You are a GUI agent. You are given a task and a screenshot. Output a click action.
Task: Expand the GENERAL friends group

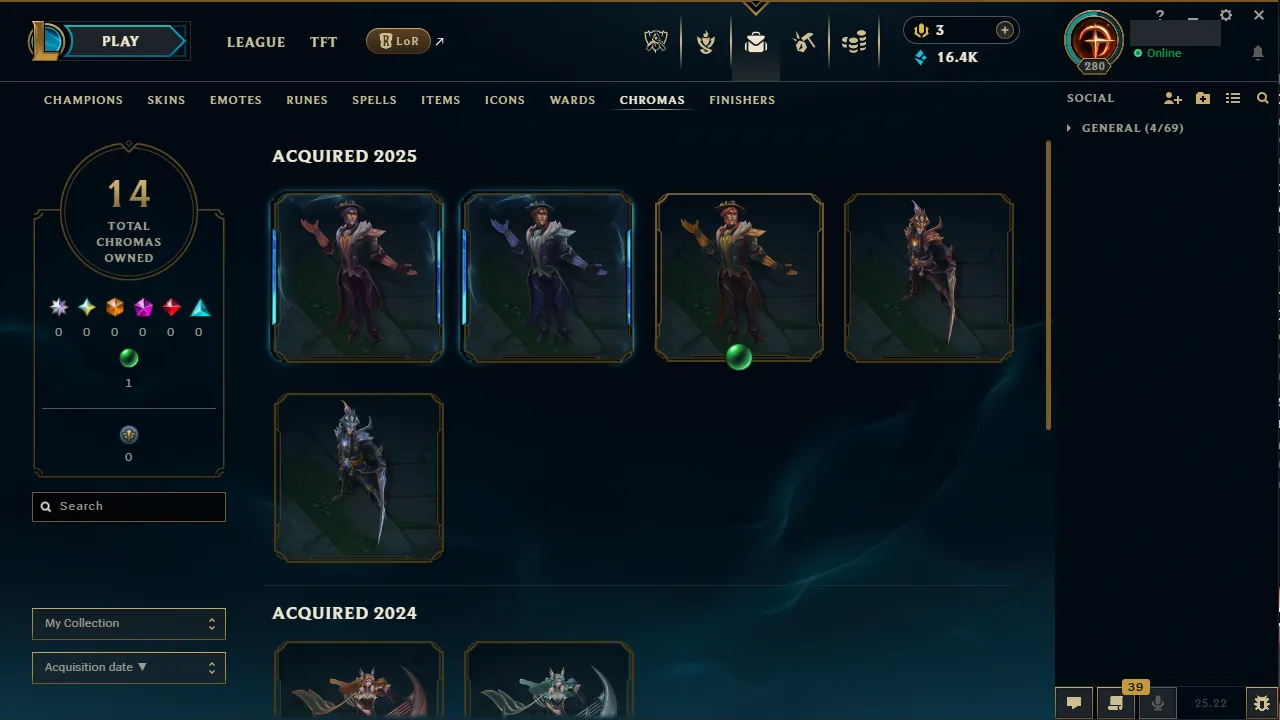tap(1069, 128)
